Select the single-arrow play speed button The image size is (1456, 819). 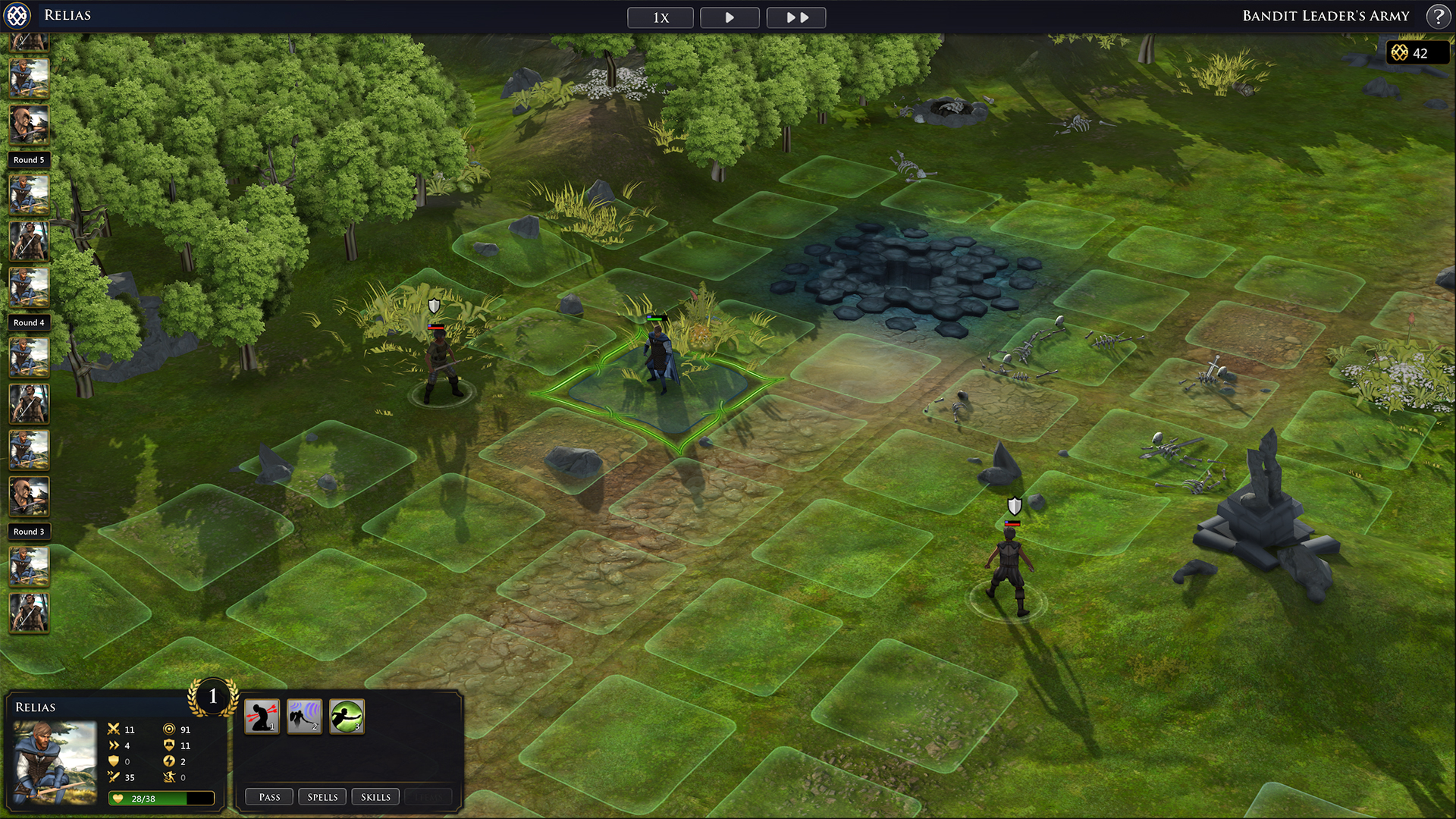tap(730, 17)
